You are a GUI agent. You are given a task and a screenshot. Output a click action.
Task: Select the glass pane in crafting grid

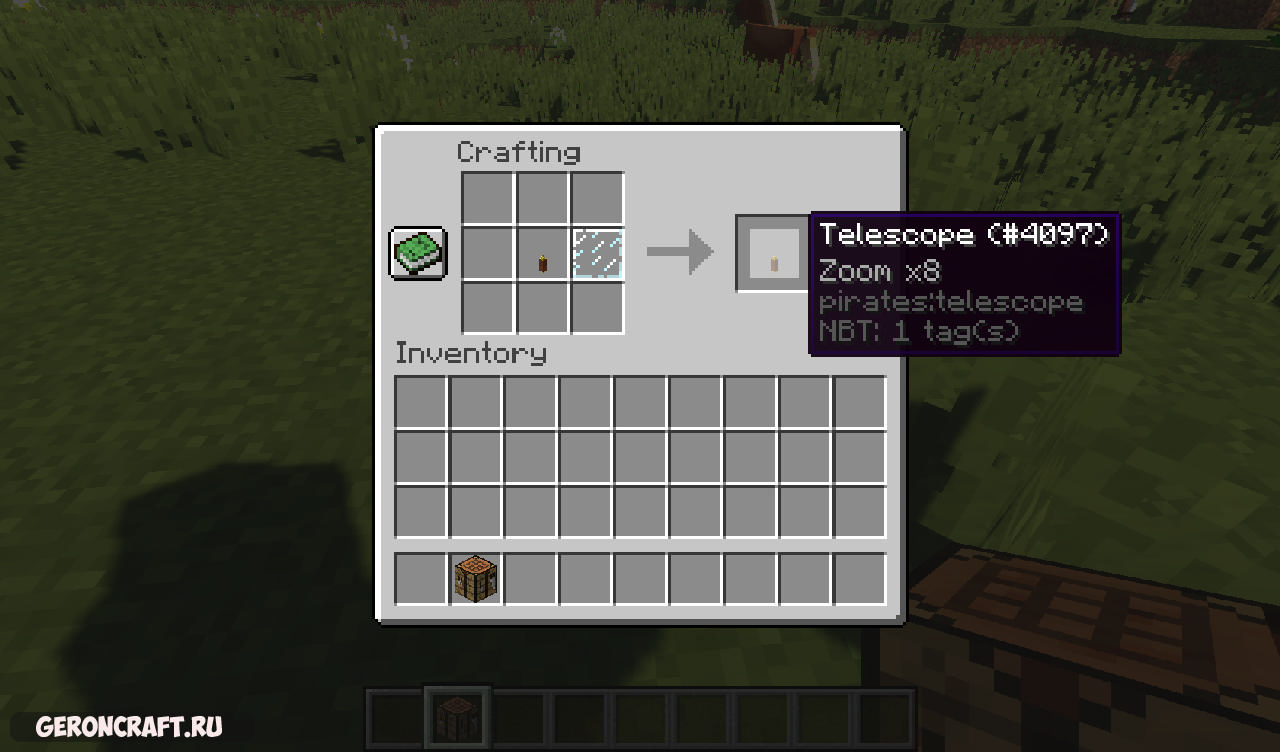pos(598,254)
